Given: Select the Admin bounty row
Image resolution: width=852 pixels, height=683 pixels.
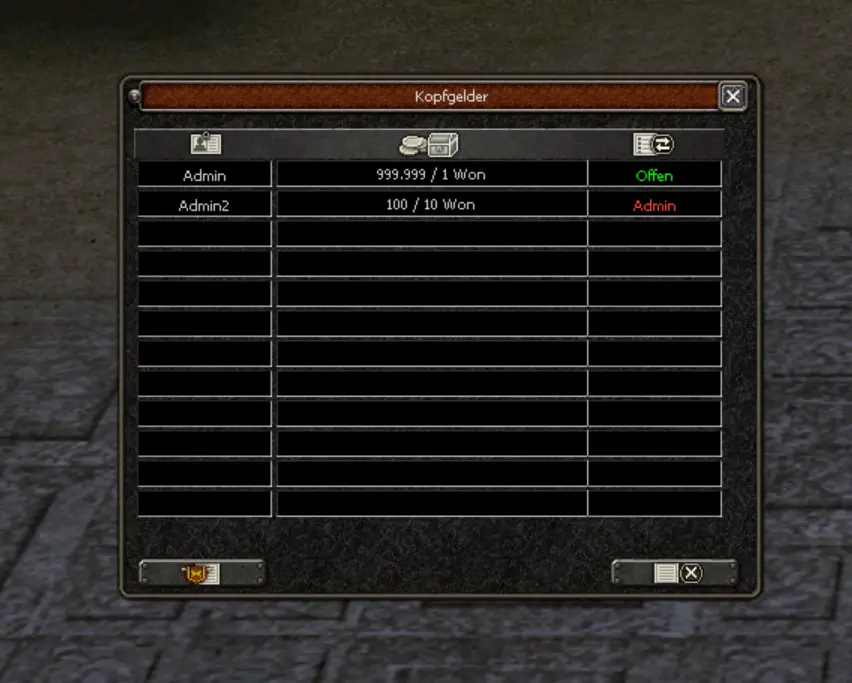Looking at the screenshot, I should 204,175.
